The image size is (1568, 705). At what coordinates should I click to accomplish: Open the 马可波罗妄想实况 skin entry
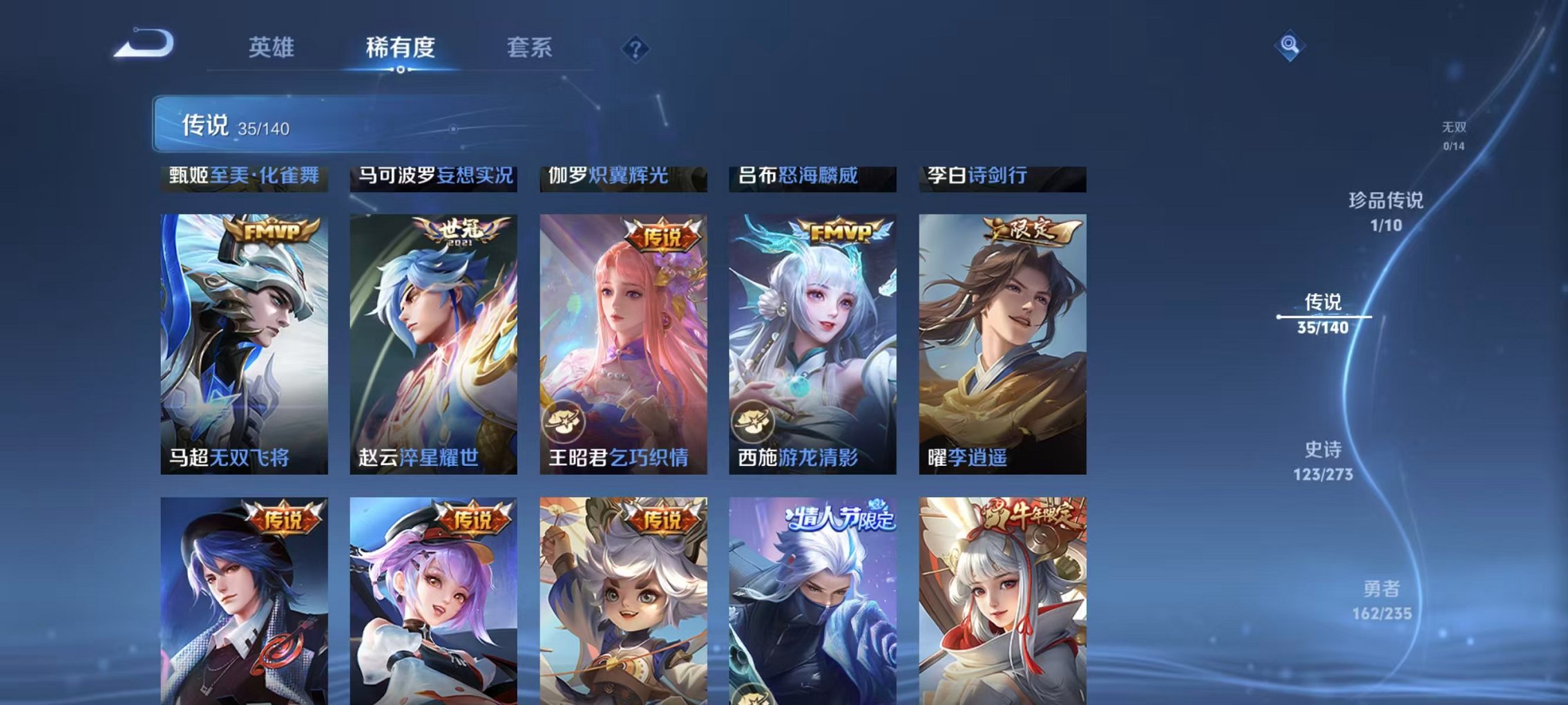[x=432, y=178]
